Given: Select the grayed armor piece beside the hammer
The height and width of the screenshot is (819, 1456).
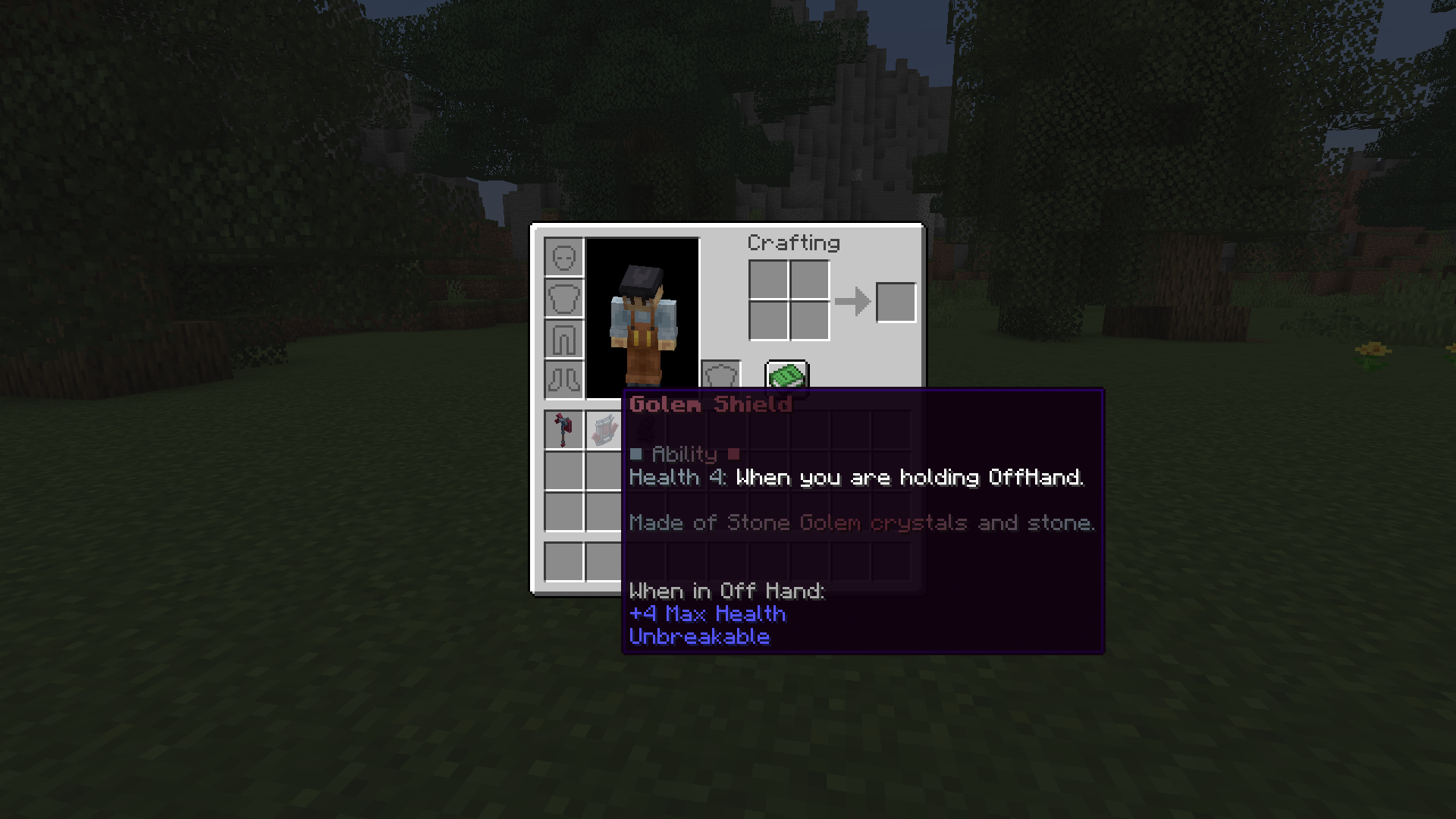Looking at the screenshot, I should (x=604, y=428).
